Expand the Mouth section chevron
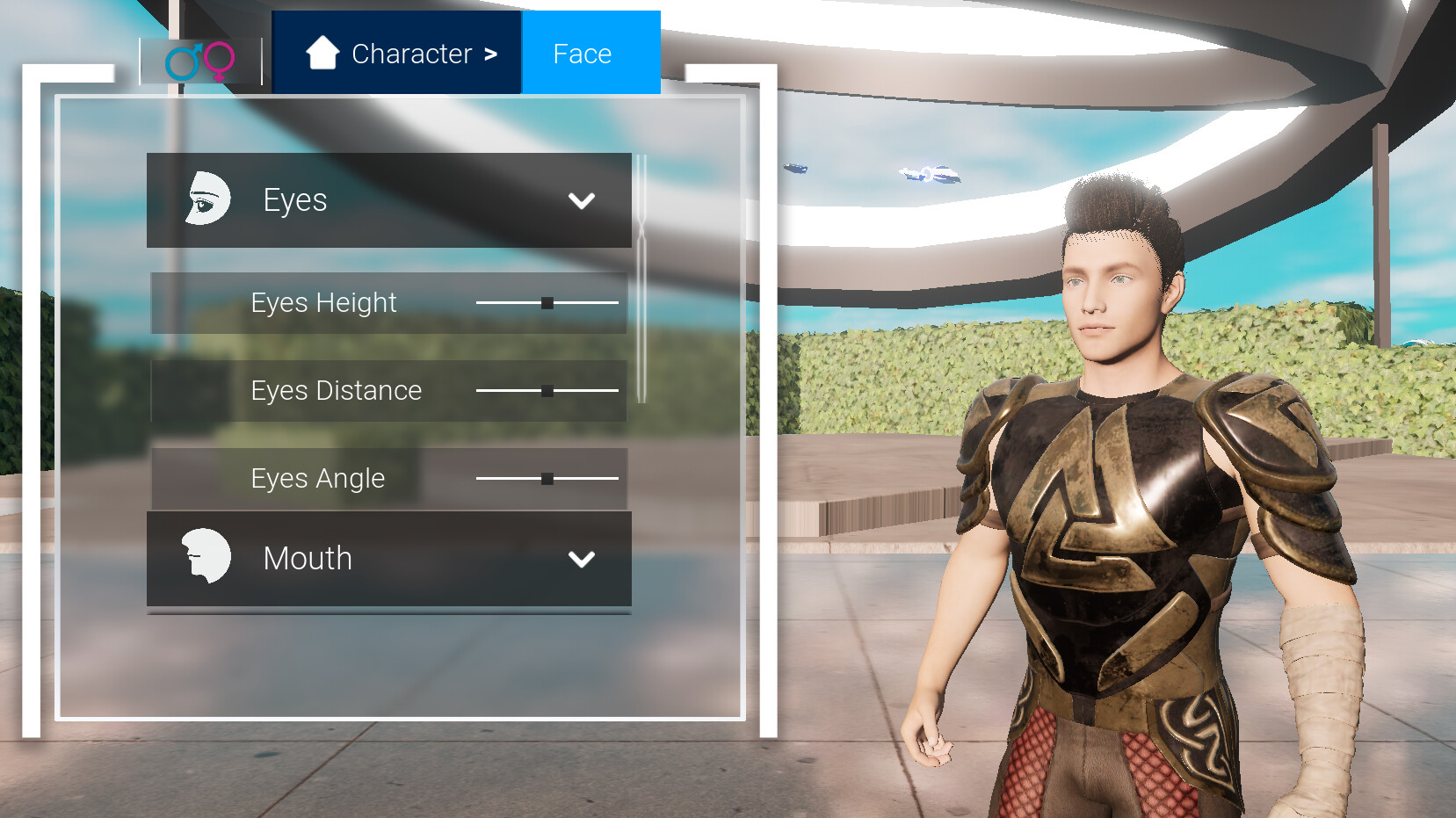Viewport: 1456px width, 818px height. [x=580, y=559]
